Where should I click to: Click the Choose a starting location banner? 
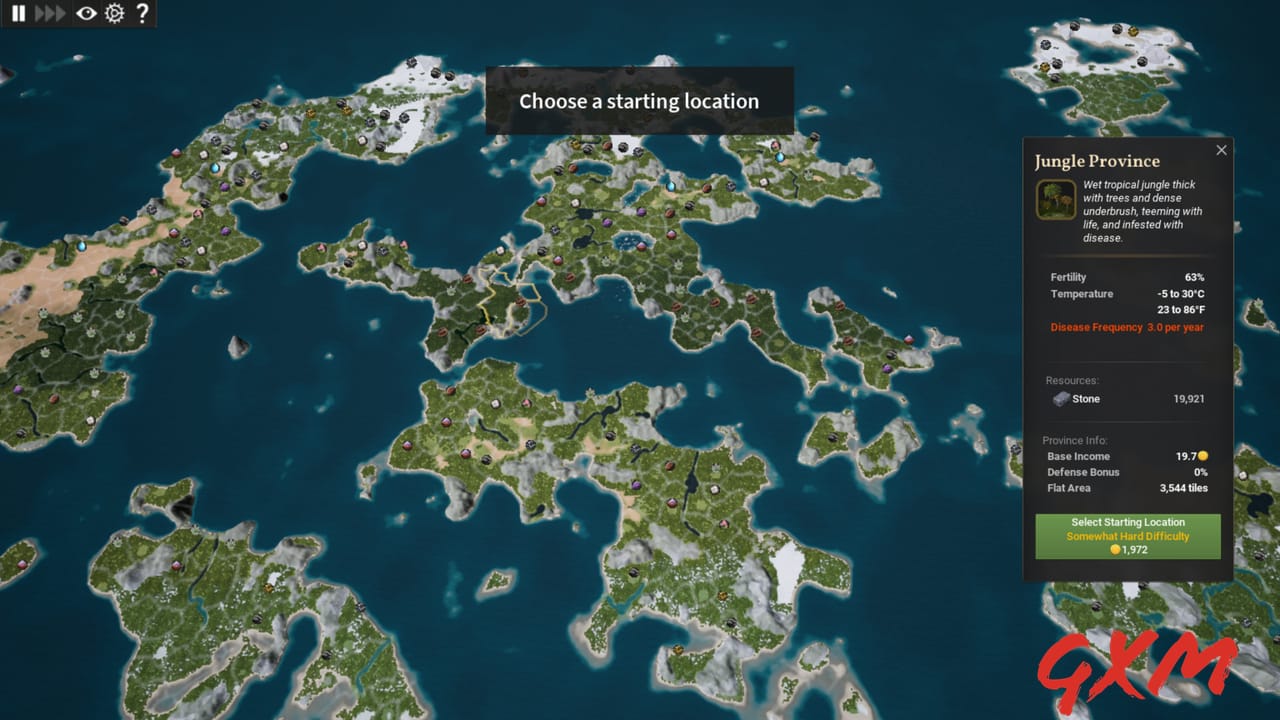639,101
